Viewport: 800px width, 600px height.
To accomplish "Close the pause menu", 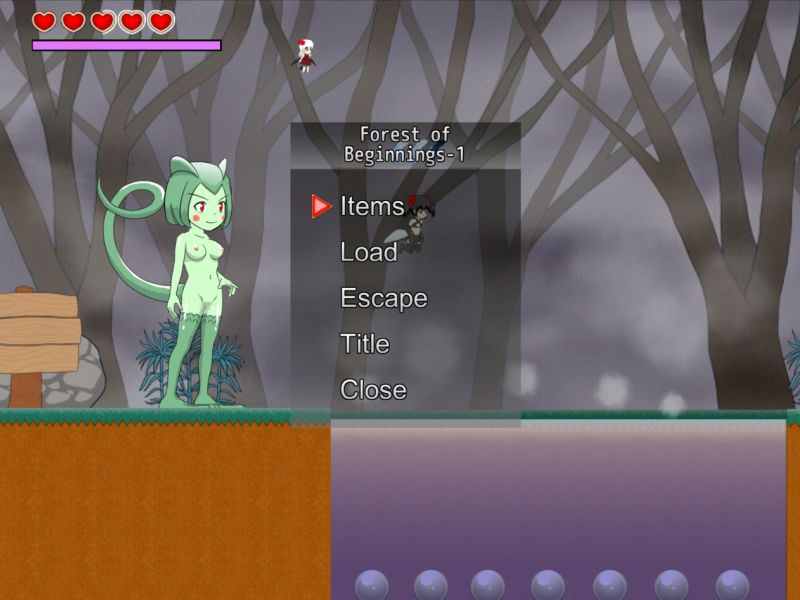I will (x=373, y=390).
